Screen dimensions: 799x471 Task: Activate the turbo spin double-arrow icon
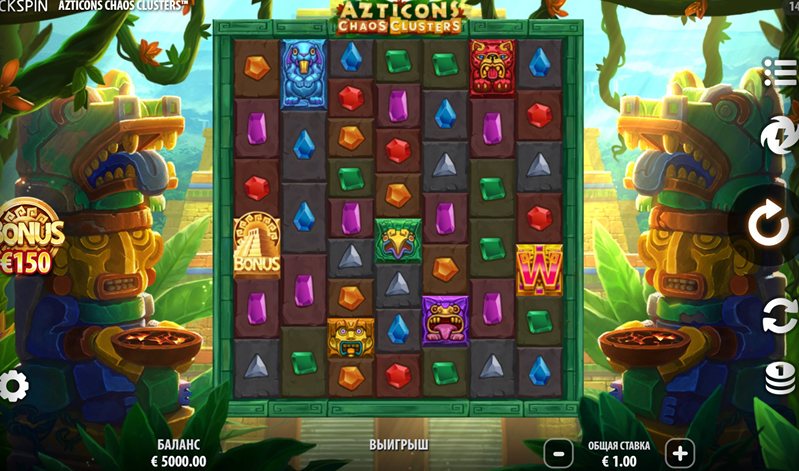click(x=778, y=137)
